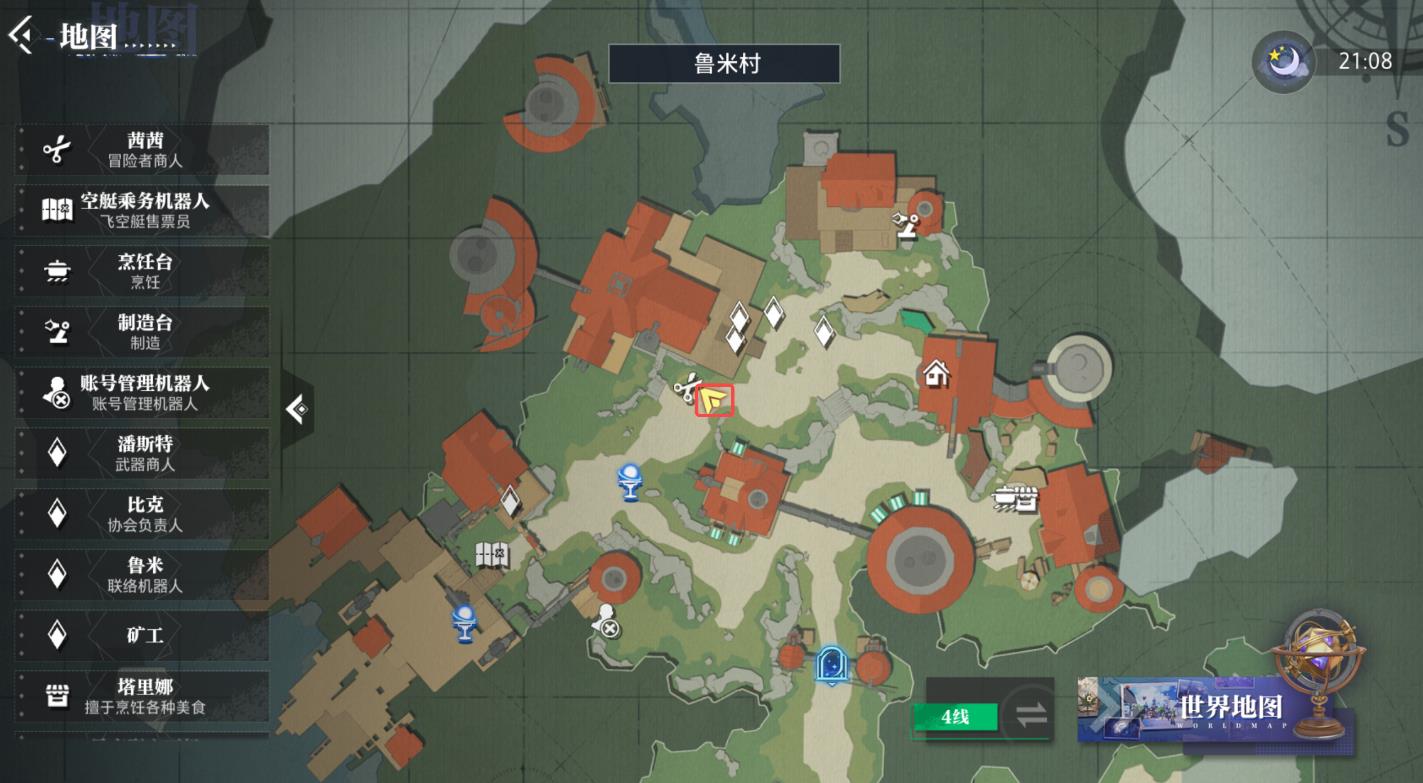Click the house marker on the map

pyautogui.click(x=936, y=374)
